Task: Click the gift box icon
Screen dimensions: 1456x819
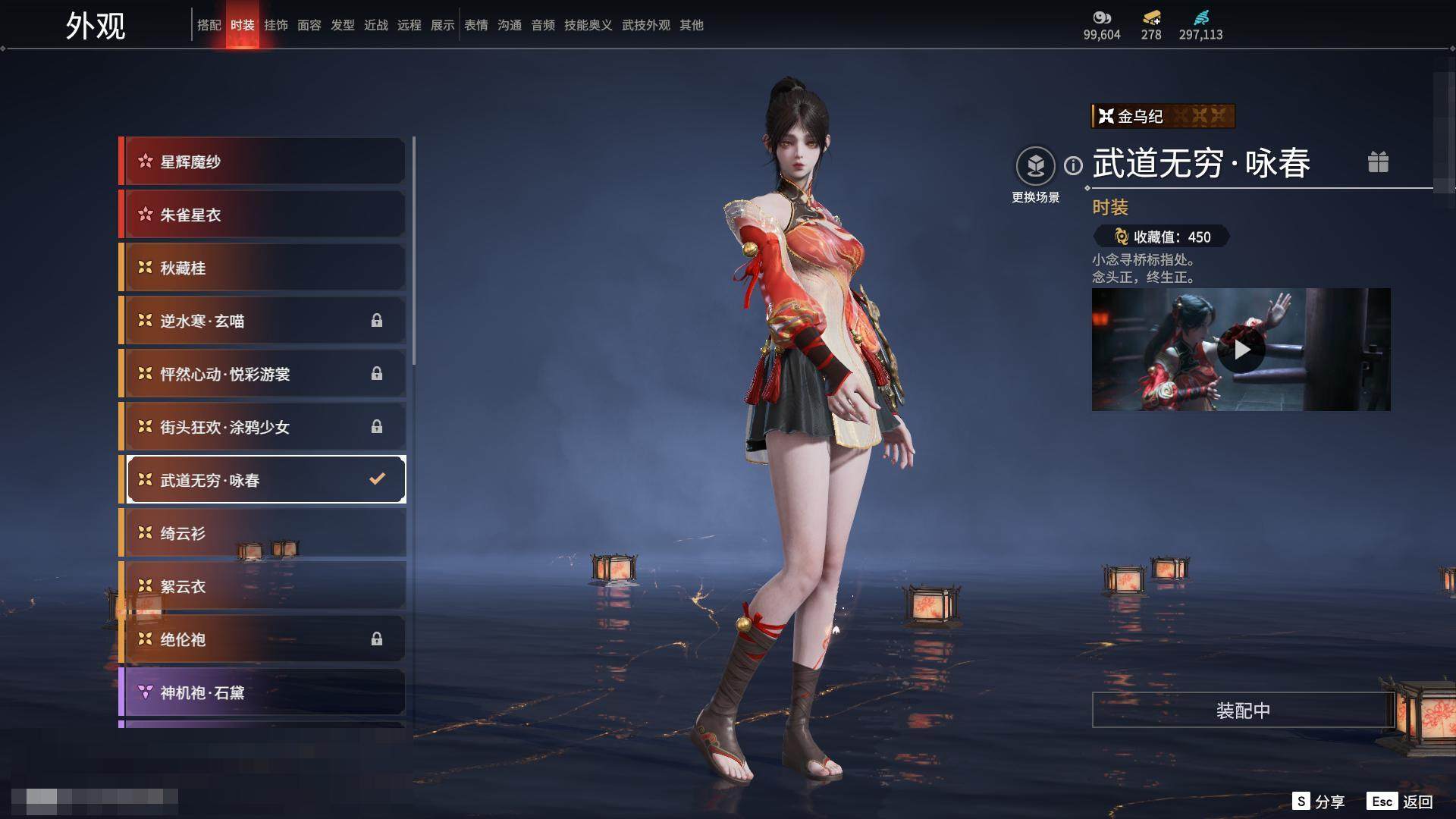Action: tap(1378, 162)
